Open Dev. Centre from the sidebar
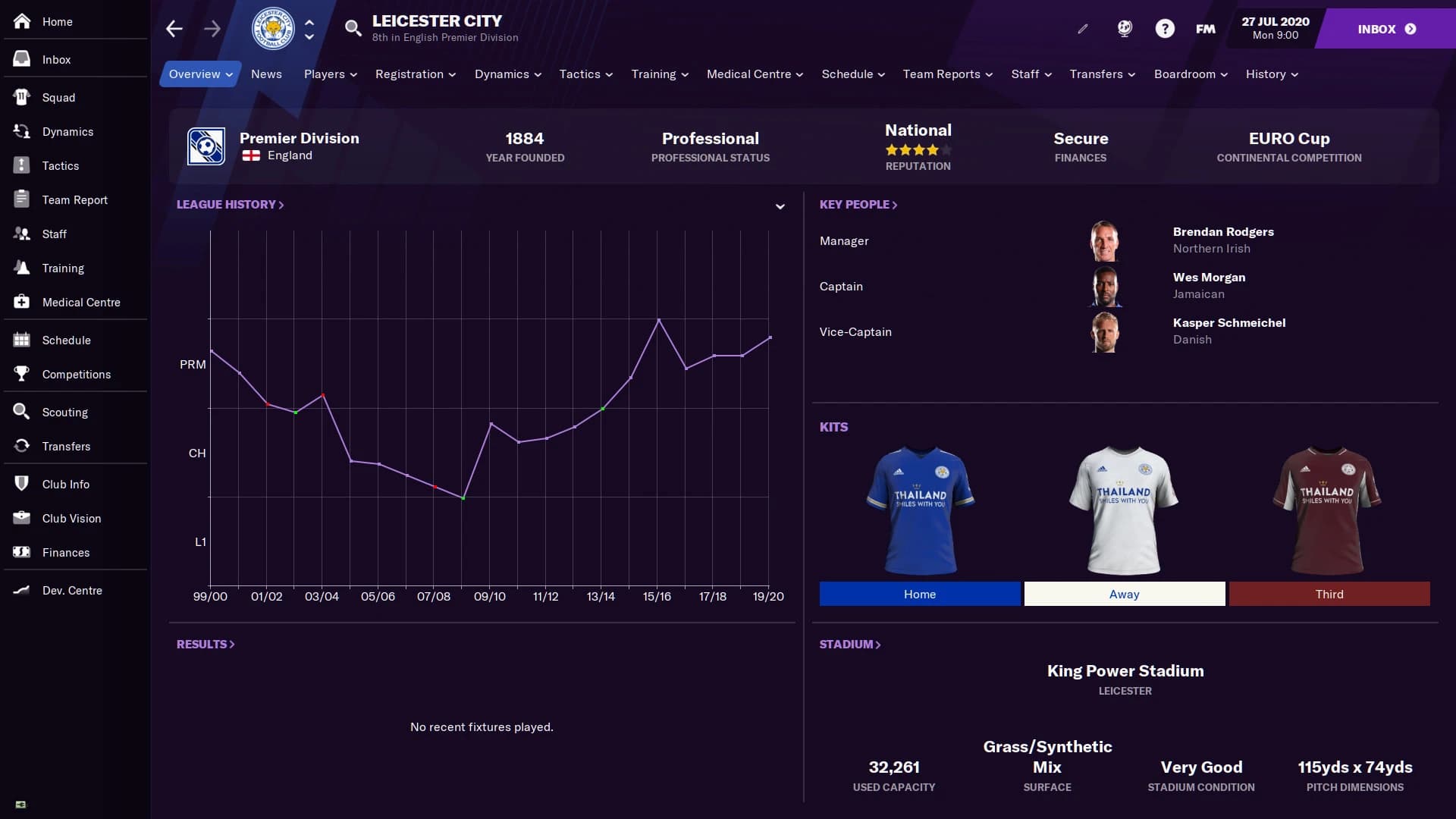1456x819 pixels. 71,591
